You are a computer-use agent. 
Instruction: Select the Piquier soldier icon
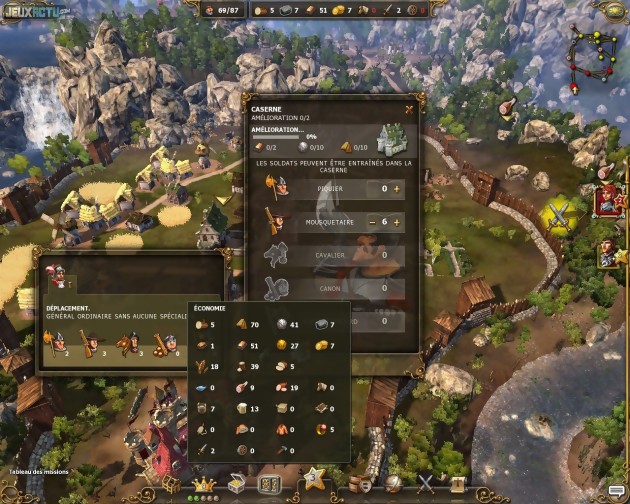point(276,187)
